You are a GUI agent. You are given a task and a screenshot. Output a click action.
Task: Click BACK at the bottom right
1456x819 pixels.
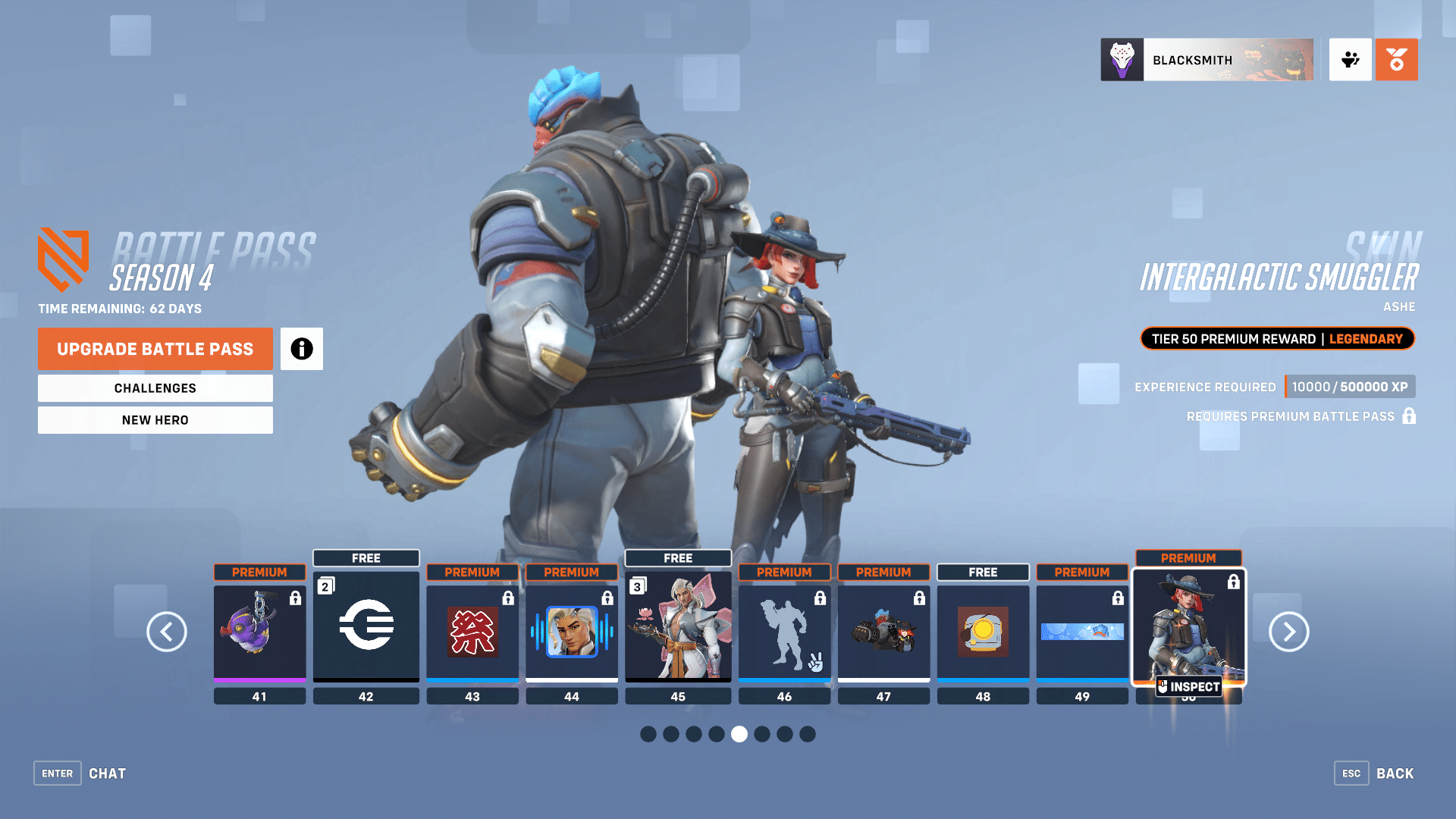click(1395, 773)
